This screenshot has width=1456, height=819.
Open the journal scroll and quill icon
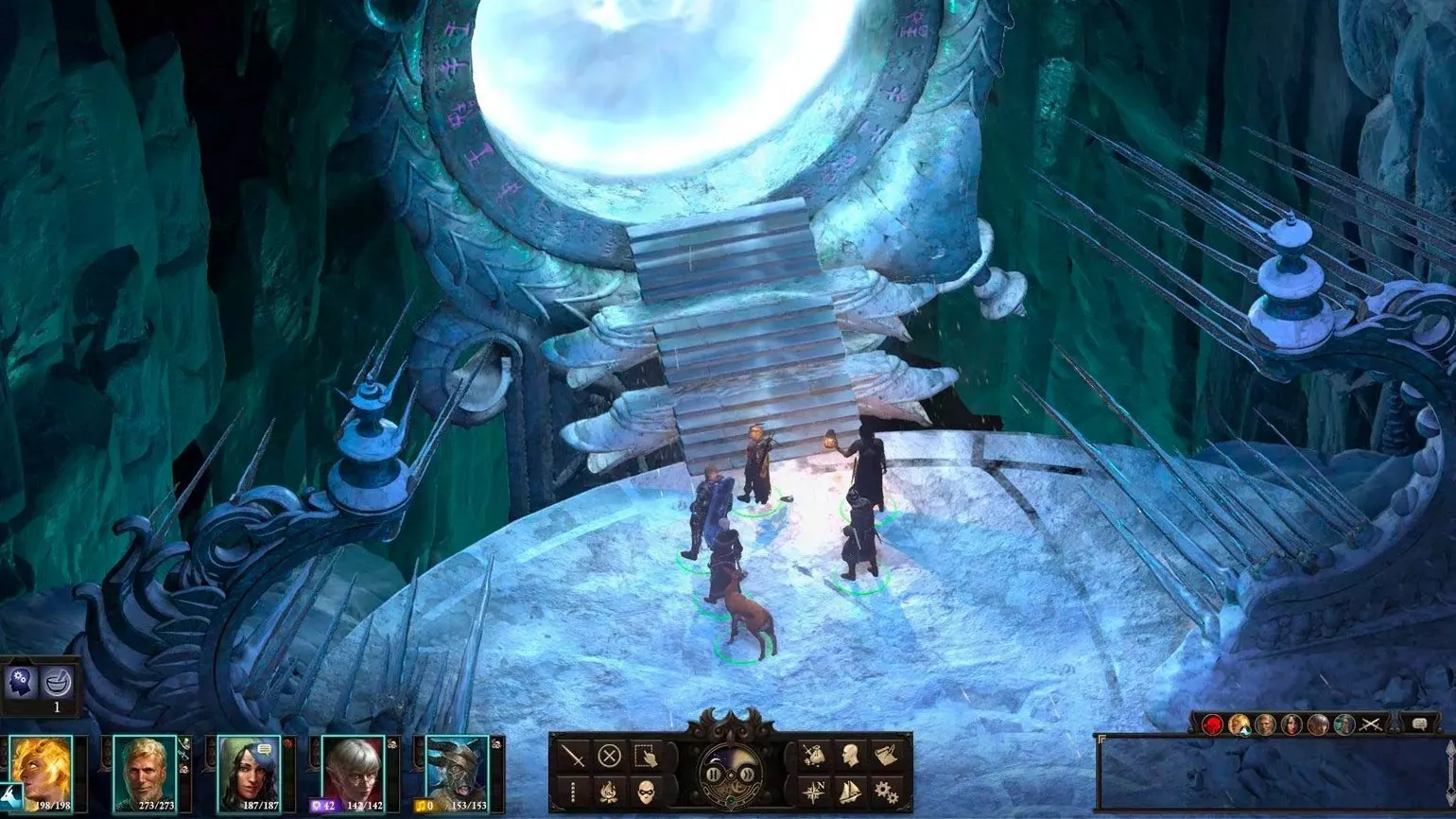884,756
